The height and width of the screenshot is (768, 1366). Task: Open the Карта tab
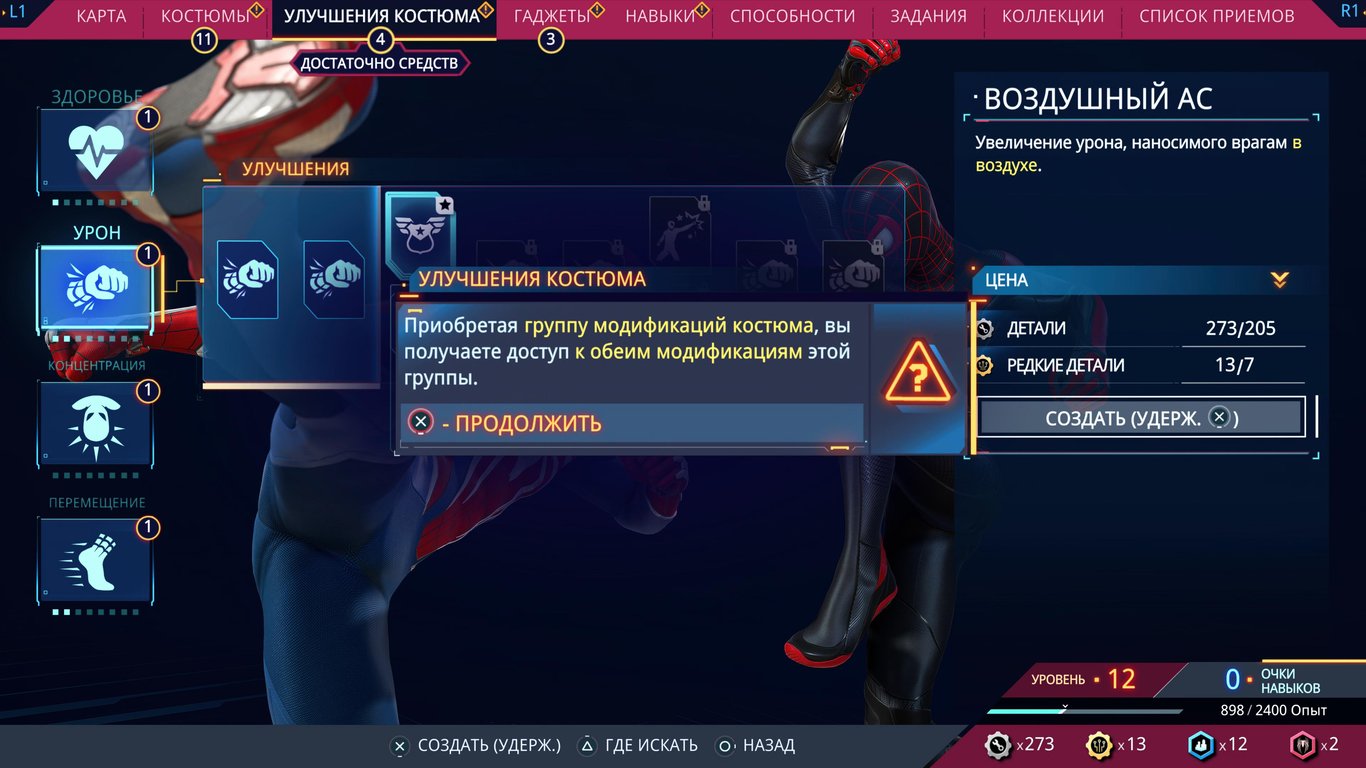pyautogui.click(x=101, y=16)
